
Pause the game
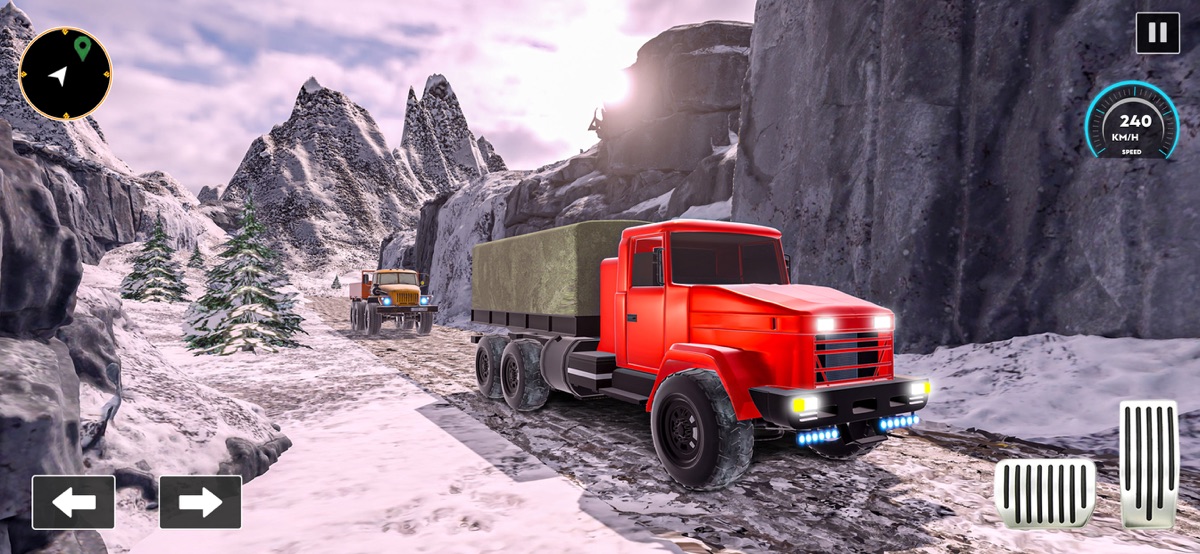point(1157,33)
